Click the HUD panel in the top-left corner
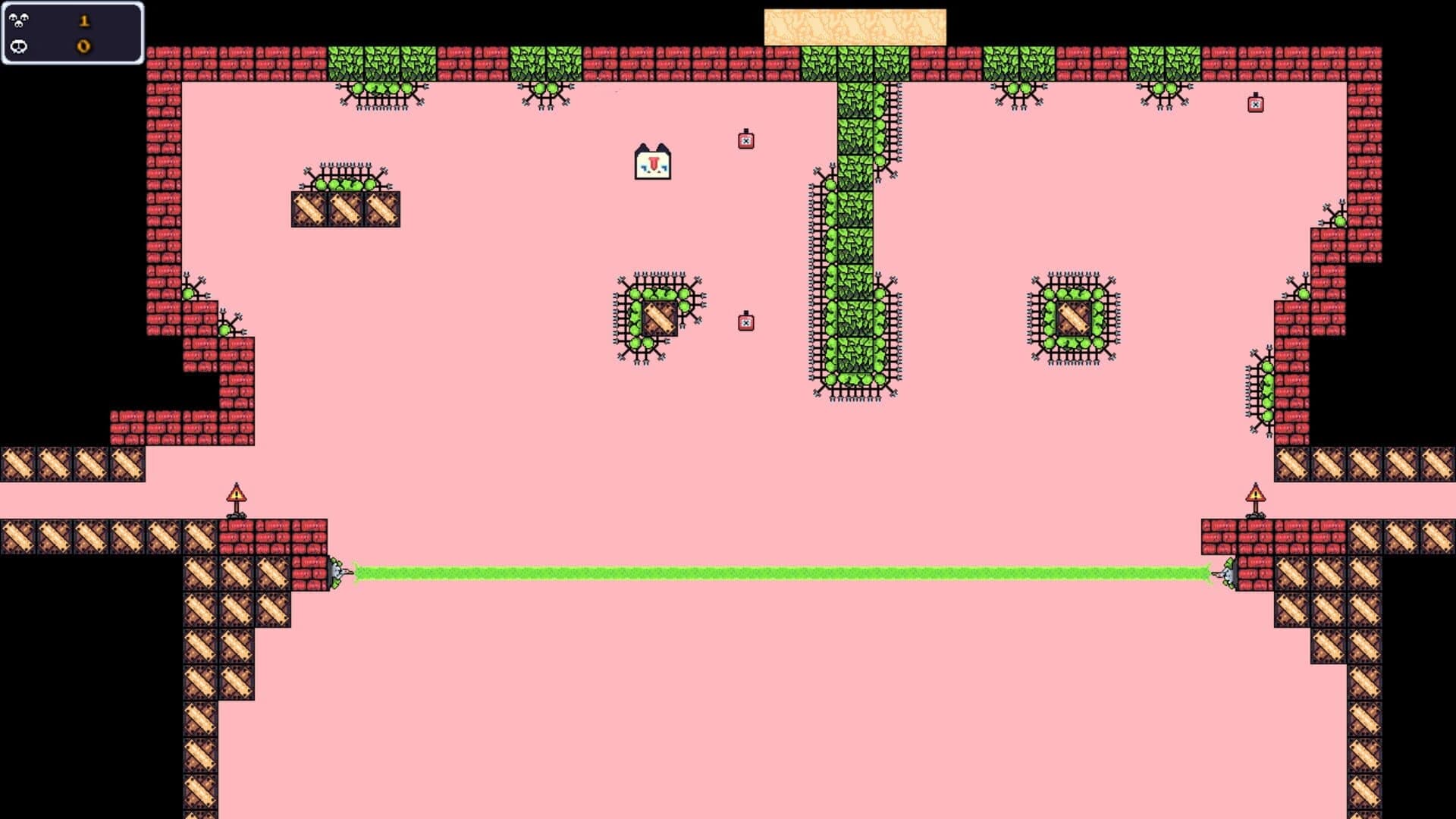Viewport: 1456px width, 819px height. coord(72,33)
